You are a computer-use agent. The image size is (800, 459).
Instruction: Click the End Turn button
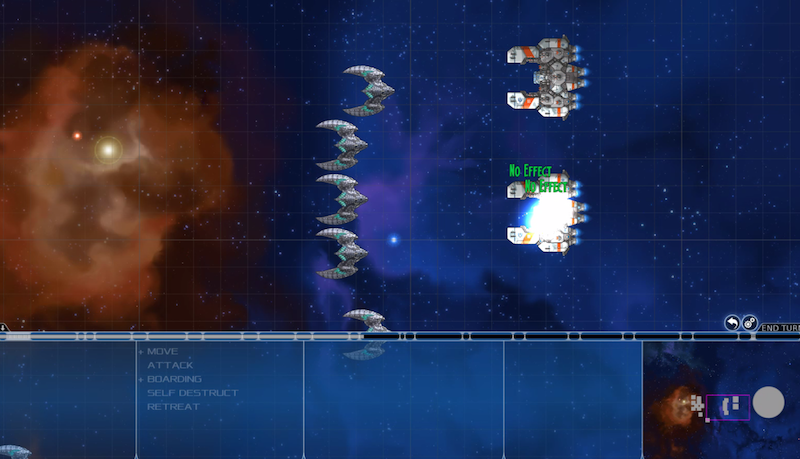780,327
